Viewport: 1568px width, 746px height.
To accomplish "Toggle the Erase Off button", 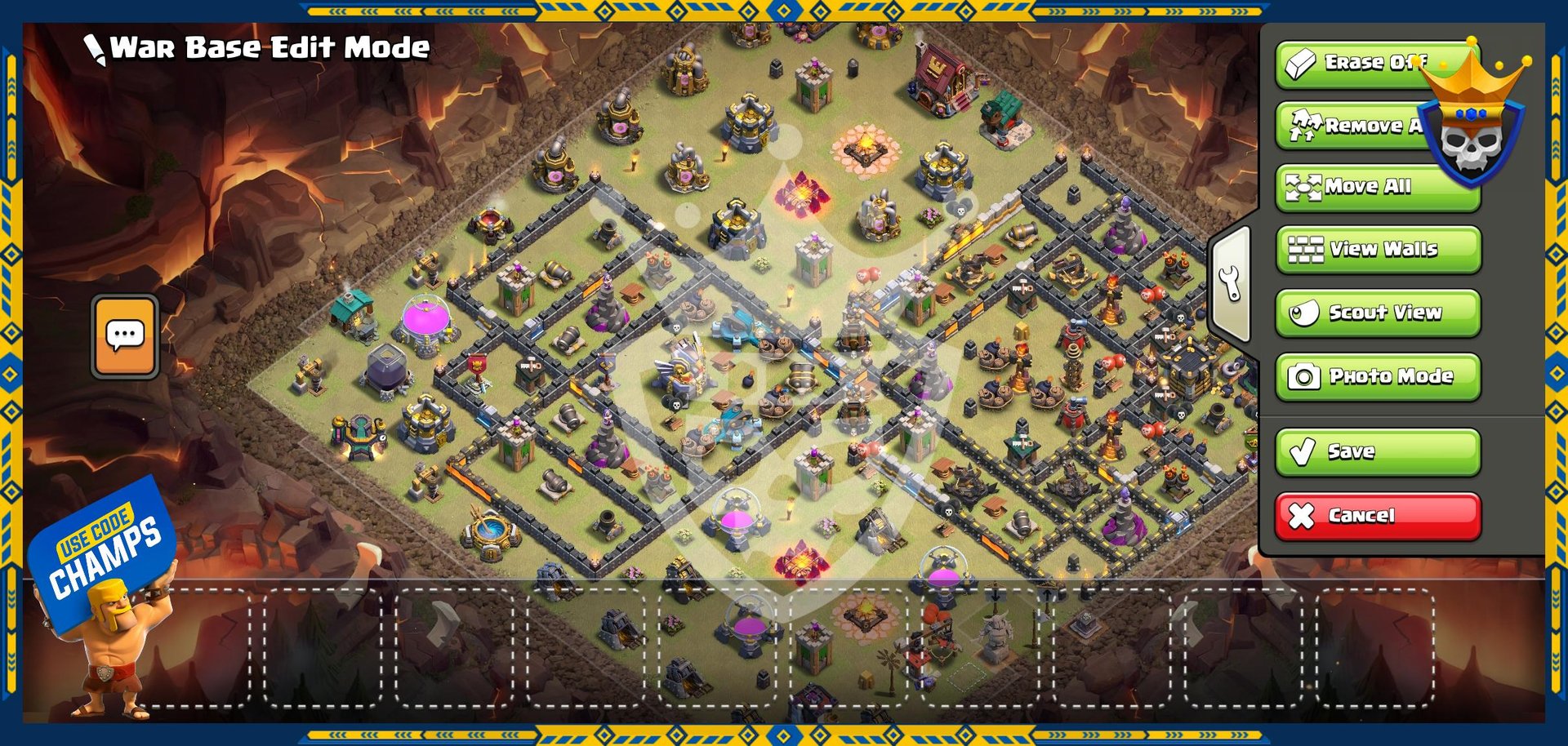I will click(1356, 64).
